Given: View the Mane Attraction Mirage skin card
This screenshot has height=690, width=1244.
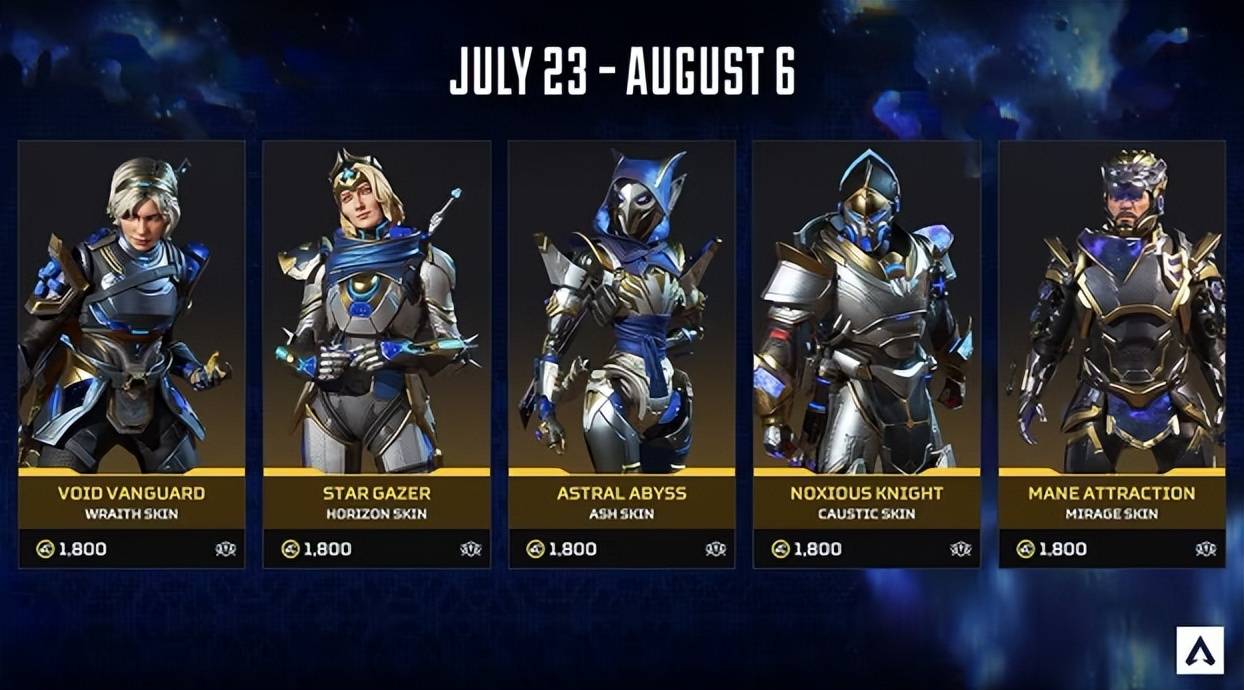Looking at the screenshot, I should click(1111, 354).
